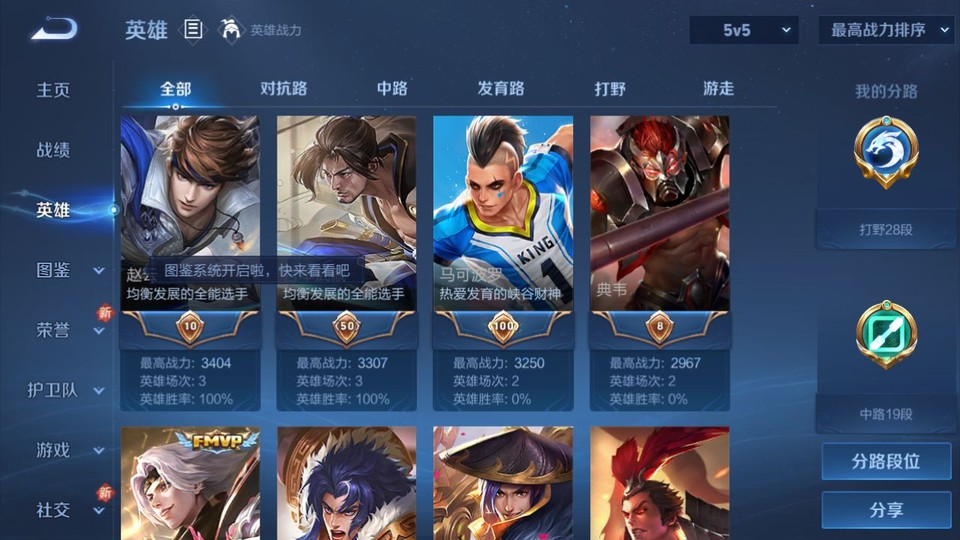Screen dimensions: 960x540
Task: Expand the 护卫队 sidebar menu
Action: point(66,390)
